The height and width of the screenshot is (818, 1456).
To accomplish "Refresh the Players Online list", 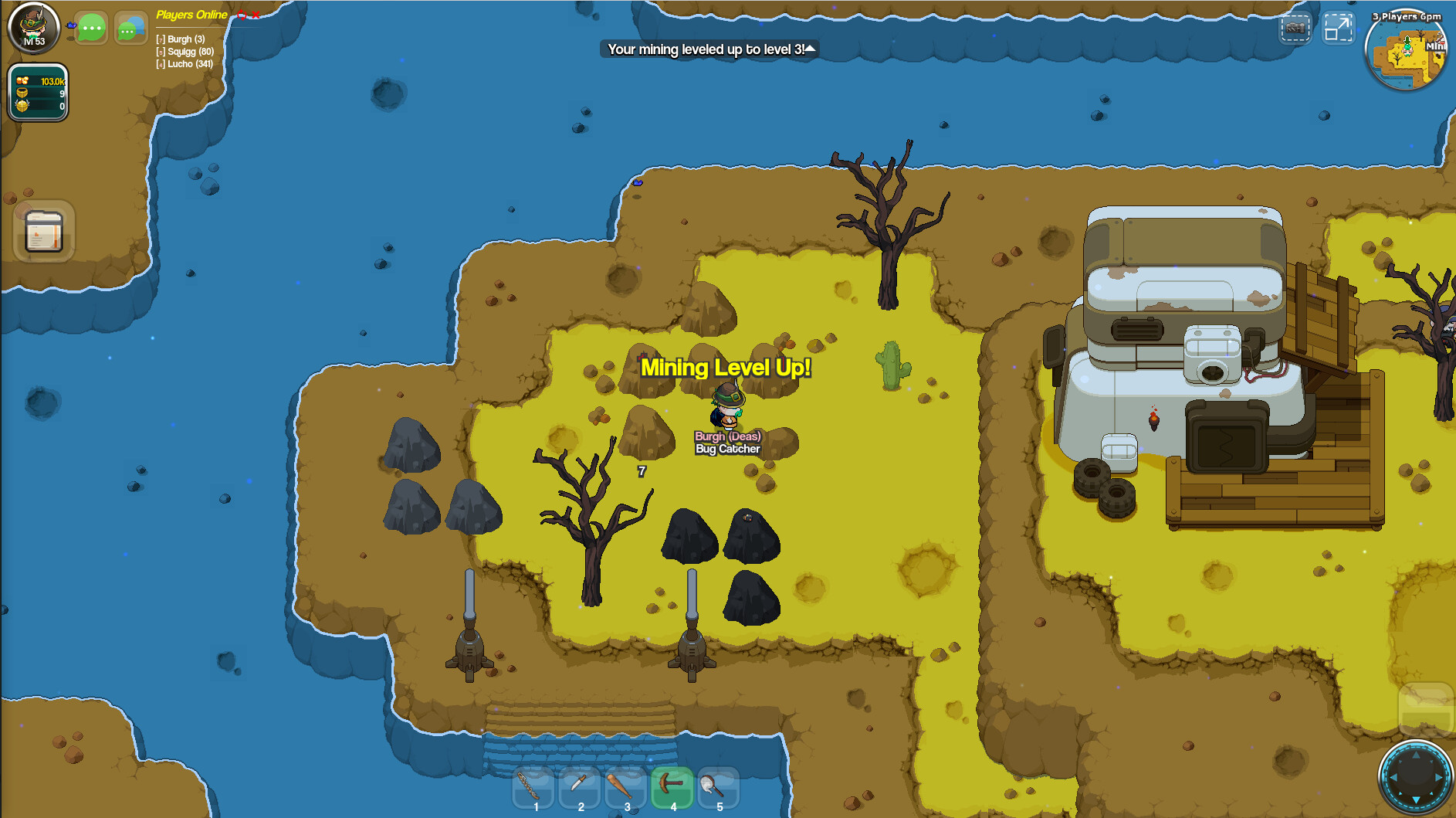I will tap(240, 14).
